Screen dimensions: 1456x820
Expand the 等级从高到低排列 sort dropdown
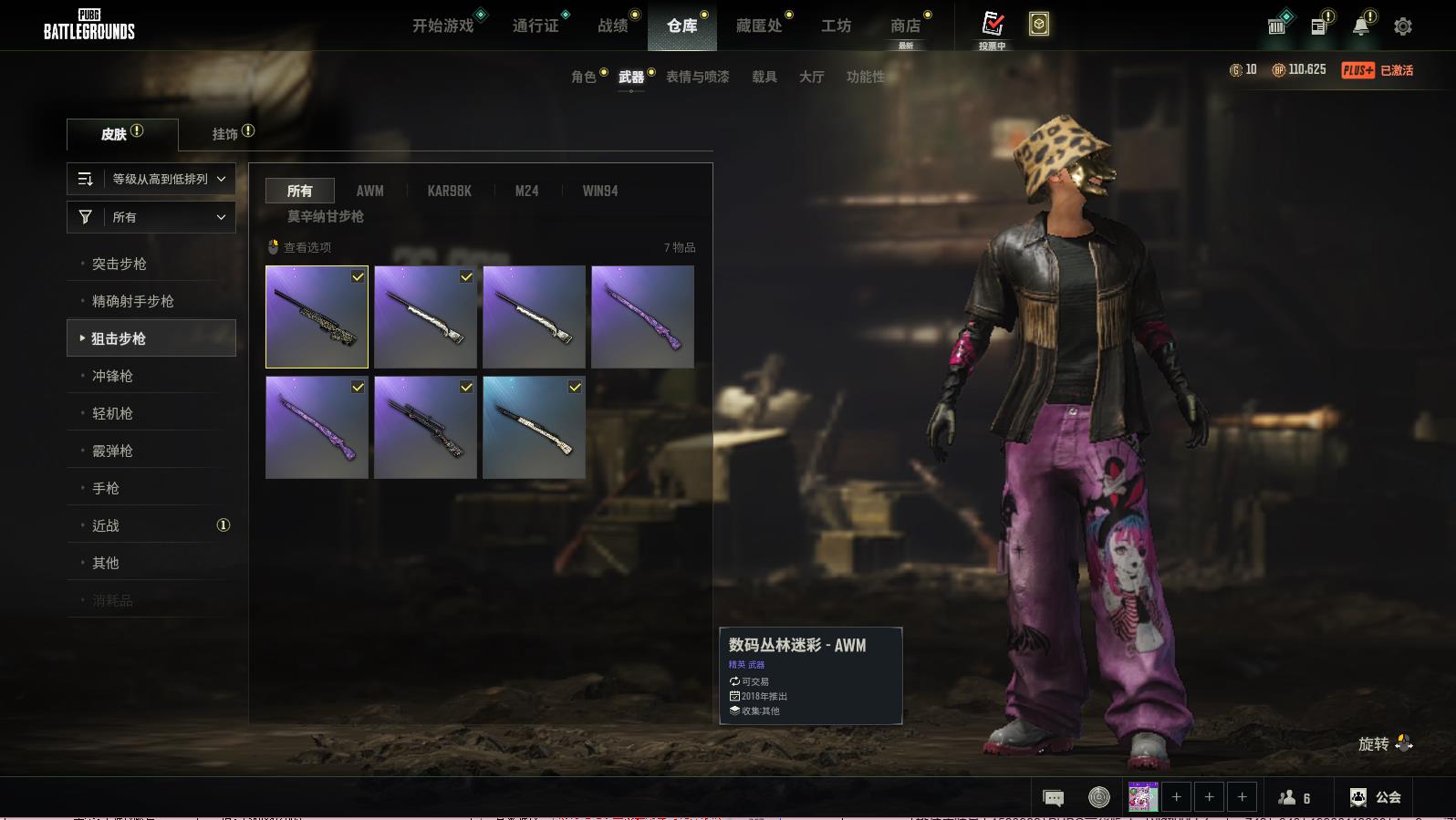click(x=151, y=179)
